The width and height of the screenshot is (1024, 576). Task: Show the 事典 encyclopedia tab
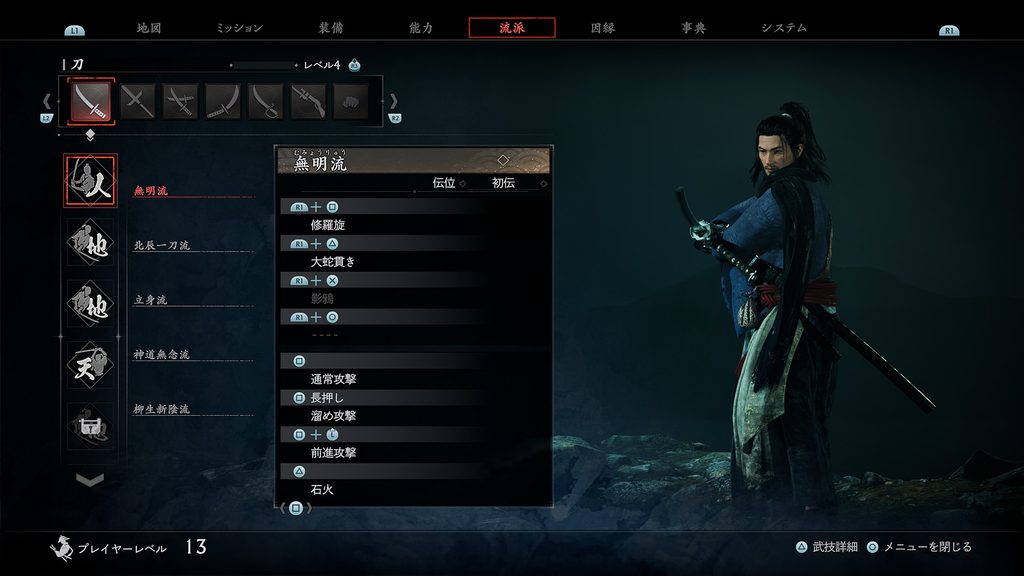point(693,28)
